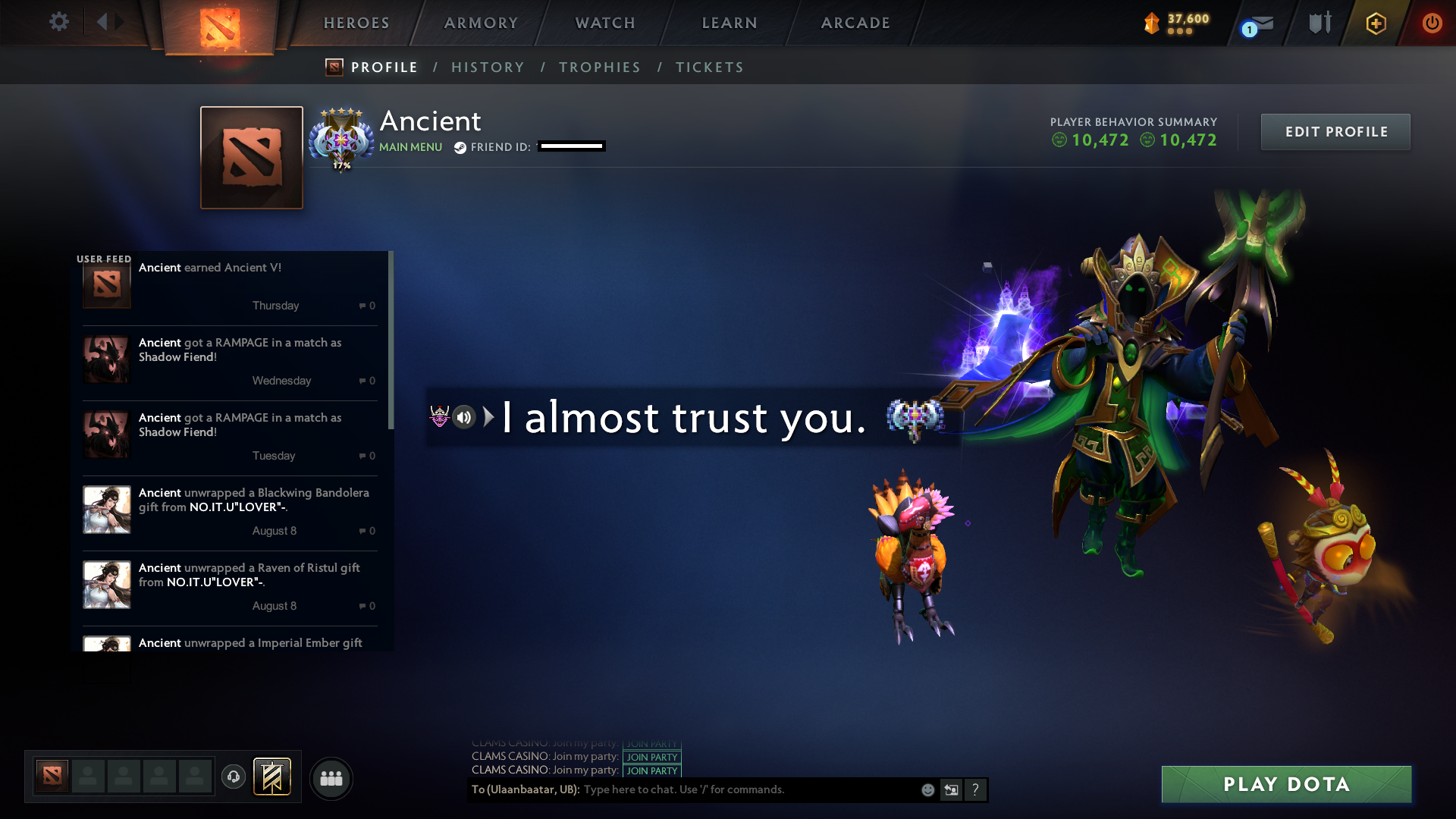The width and height of the screenshot is (1456, 819).
Task: Open Dota Plus subscription via gold plus icon
Action: [1376, 23]
